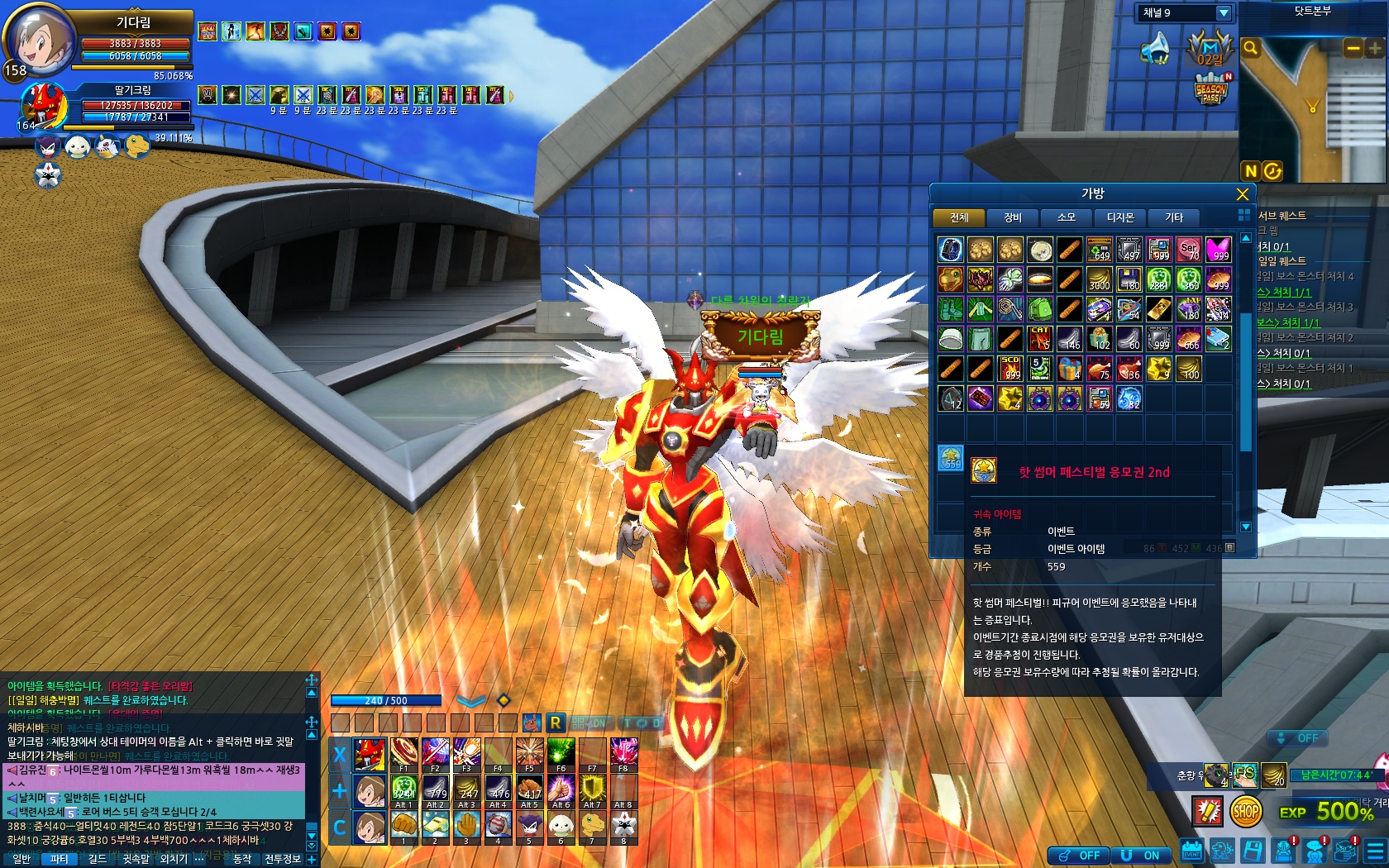Switch chat to the 파티 party tab
Viewport: 1389px width, 868px height.
point(59,859)
